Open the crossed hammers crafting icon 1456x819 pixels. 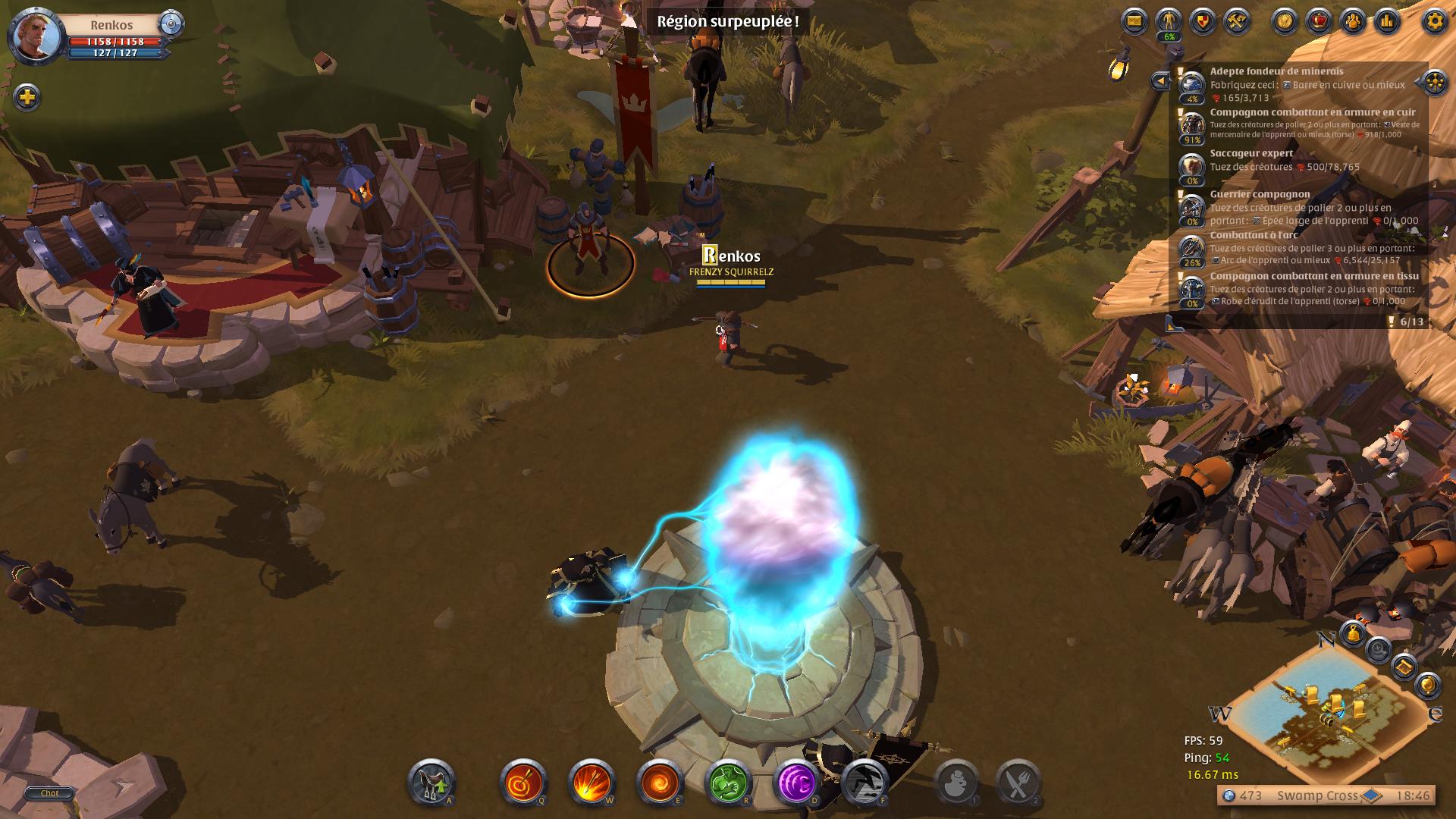point(1237,20)
